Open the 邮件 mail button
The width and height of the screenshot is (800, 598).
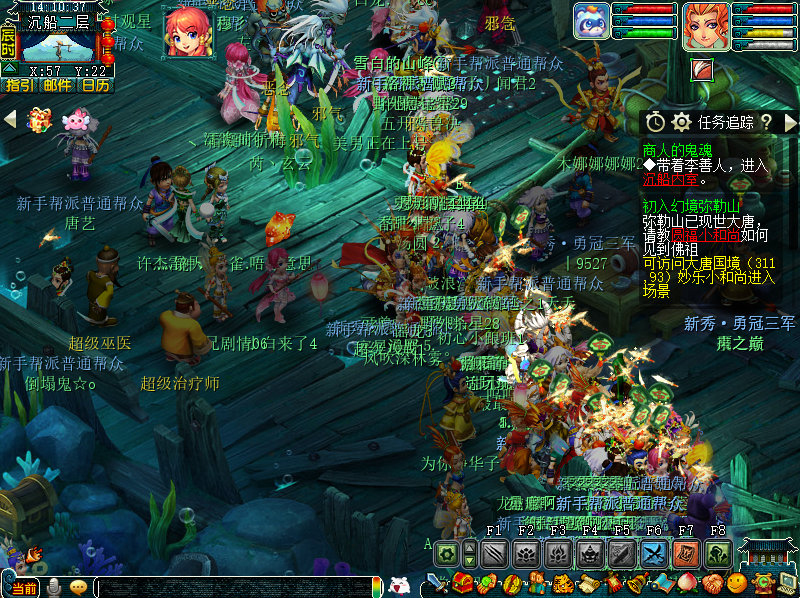[58, 86]
